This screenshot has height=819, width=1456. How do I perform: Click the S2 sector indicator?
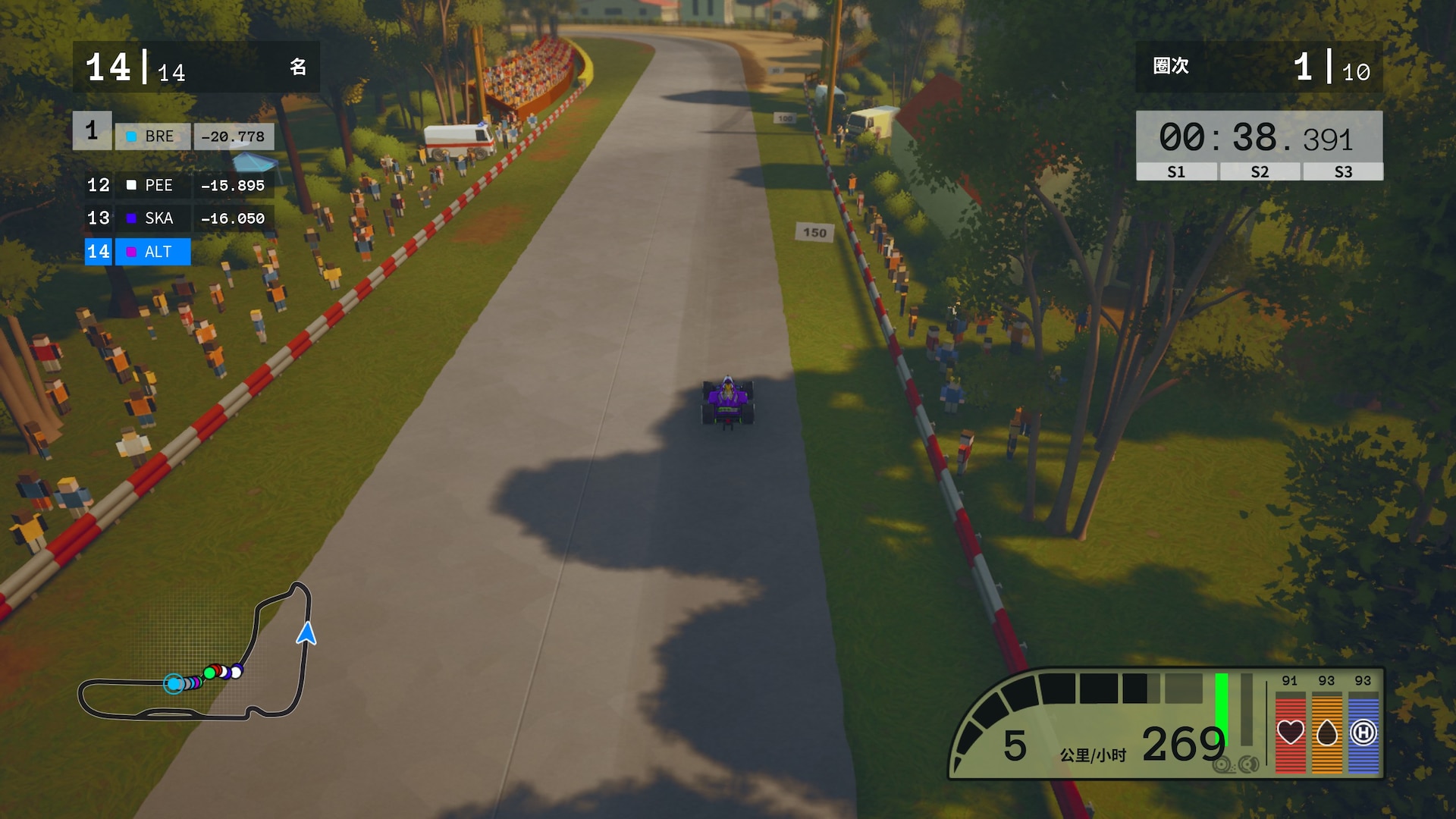[1260, 172]
